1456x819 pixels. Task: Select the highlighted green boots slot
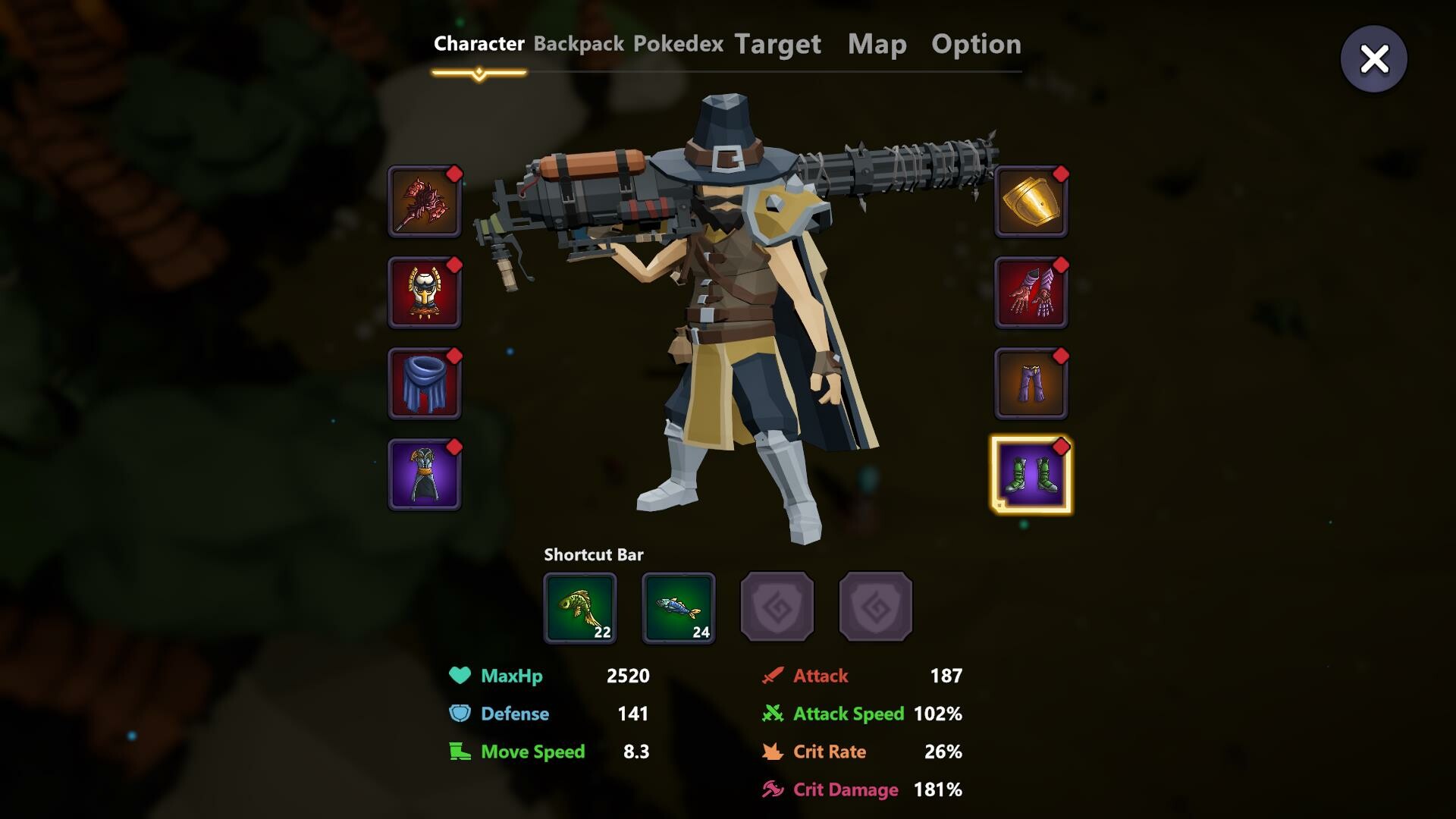click(1031, 475)
